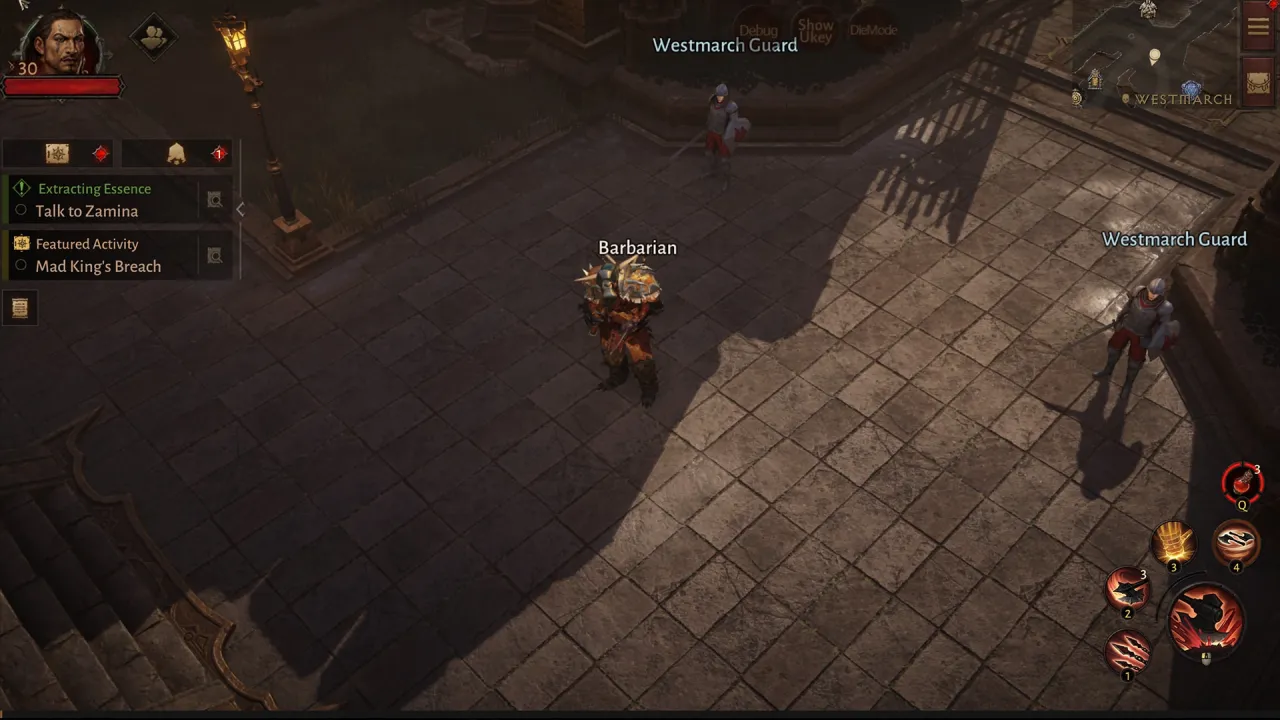Toggle the DieMode option
The width and height of the screenshot is (1280, 720).
[874, 30]
